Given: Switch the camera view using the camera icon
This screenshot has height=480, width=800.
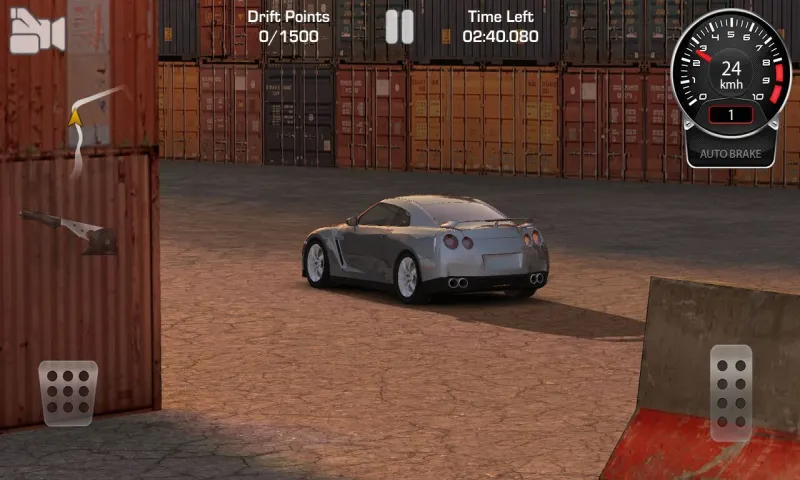Looking at the screenshot, I should pyautogui.click(x=37, y=35).
